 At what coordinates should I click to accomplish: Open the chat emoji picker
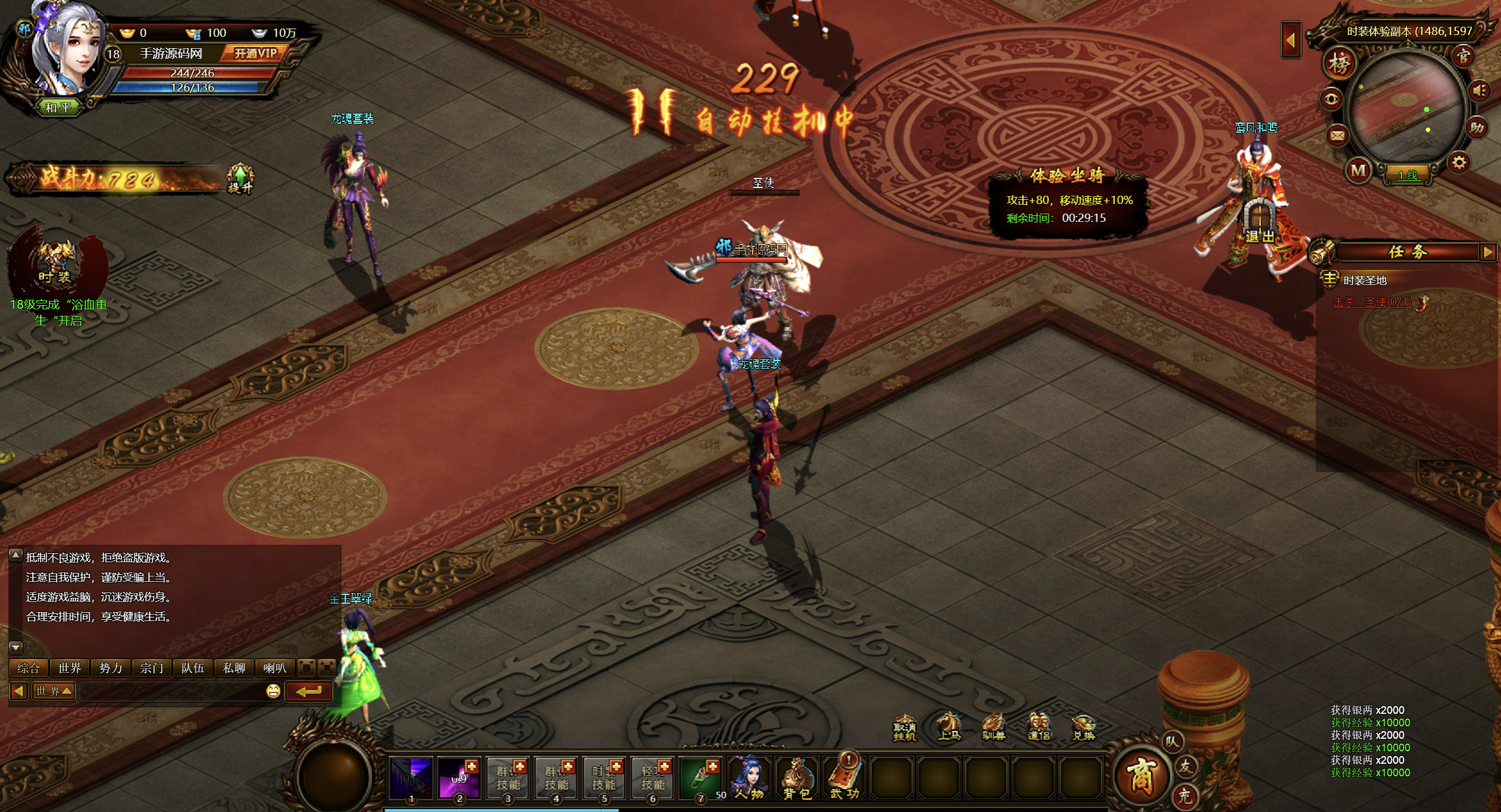pyautogui.click(x=273, y=691)
